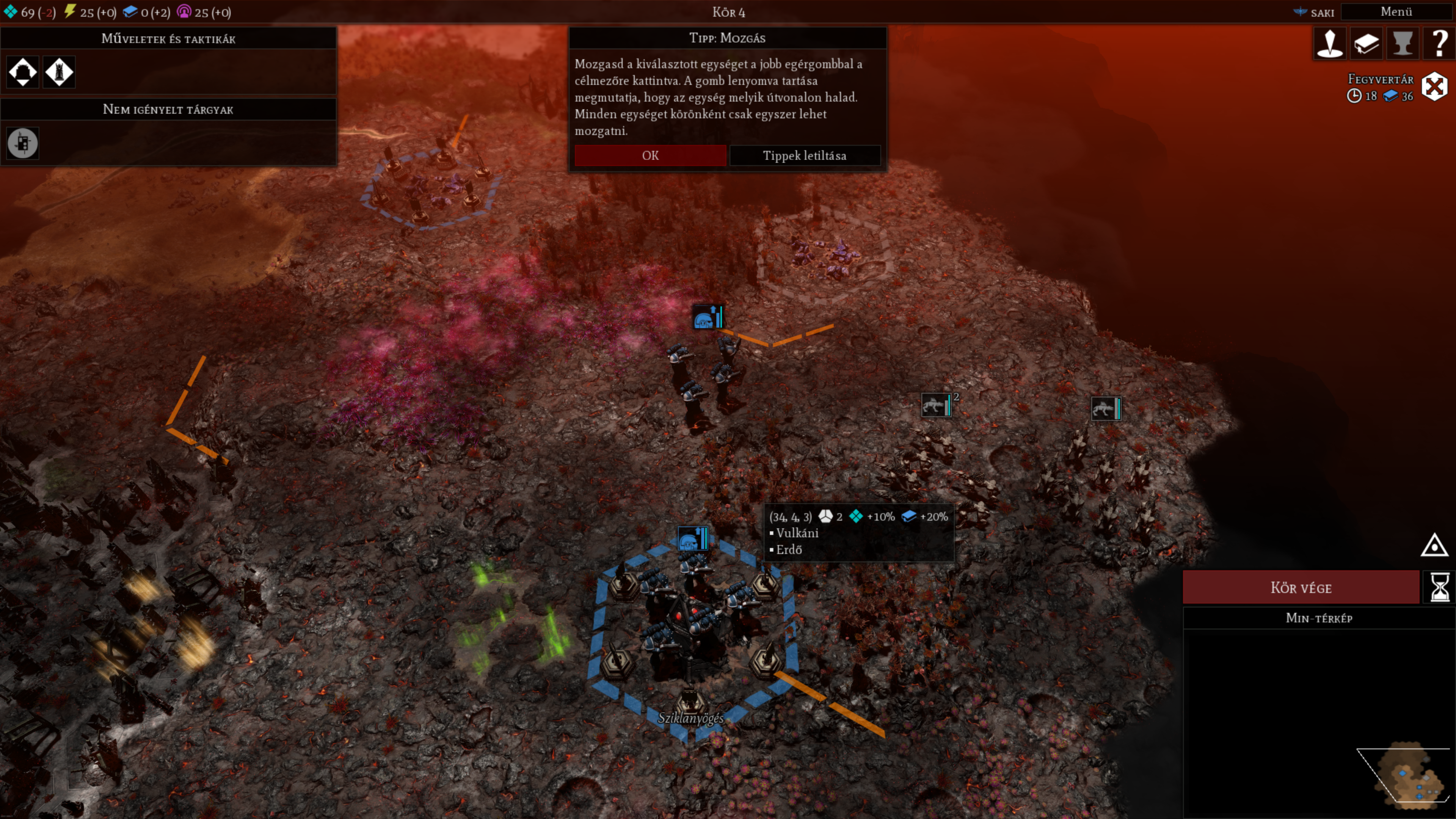Choose Tippek letiltása to disable tips

[804, 155]
